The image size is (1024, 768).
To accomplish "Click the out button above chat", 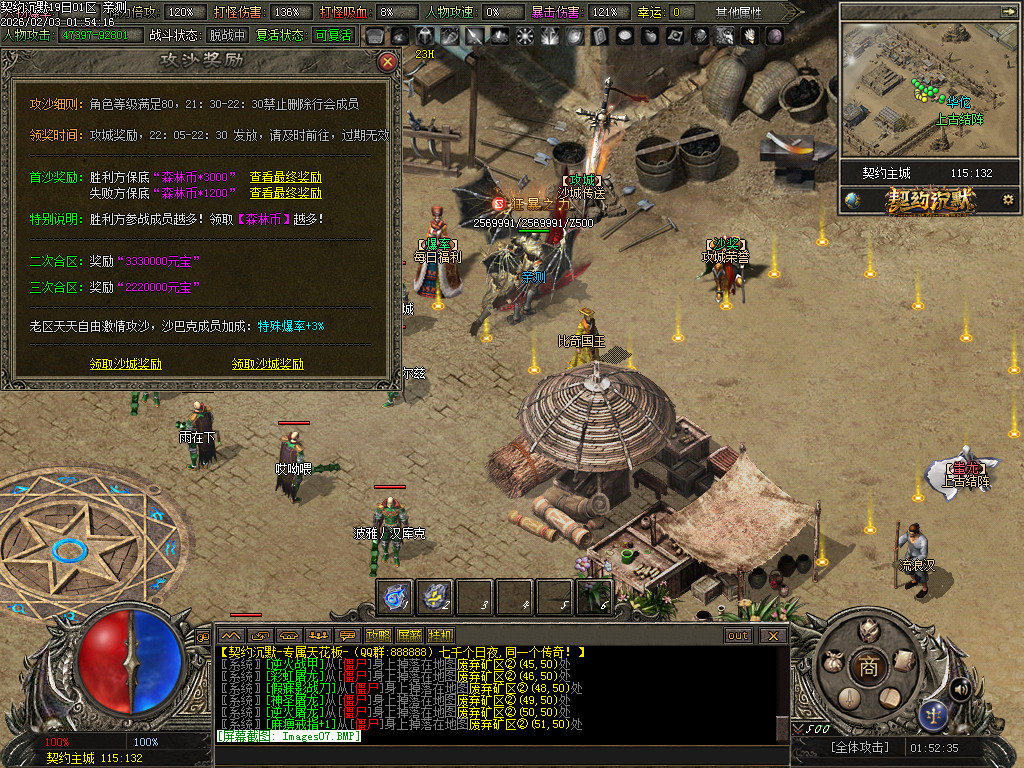I will pos(738,635).
